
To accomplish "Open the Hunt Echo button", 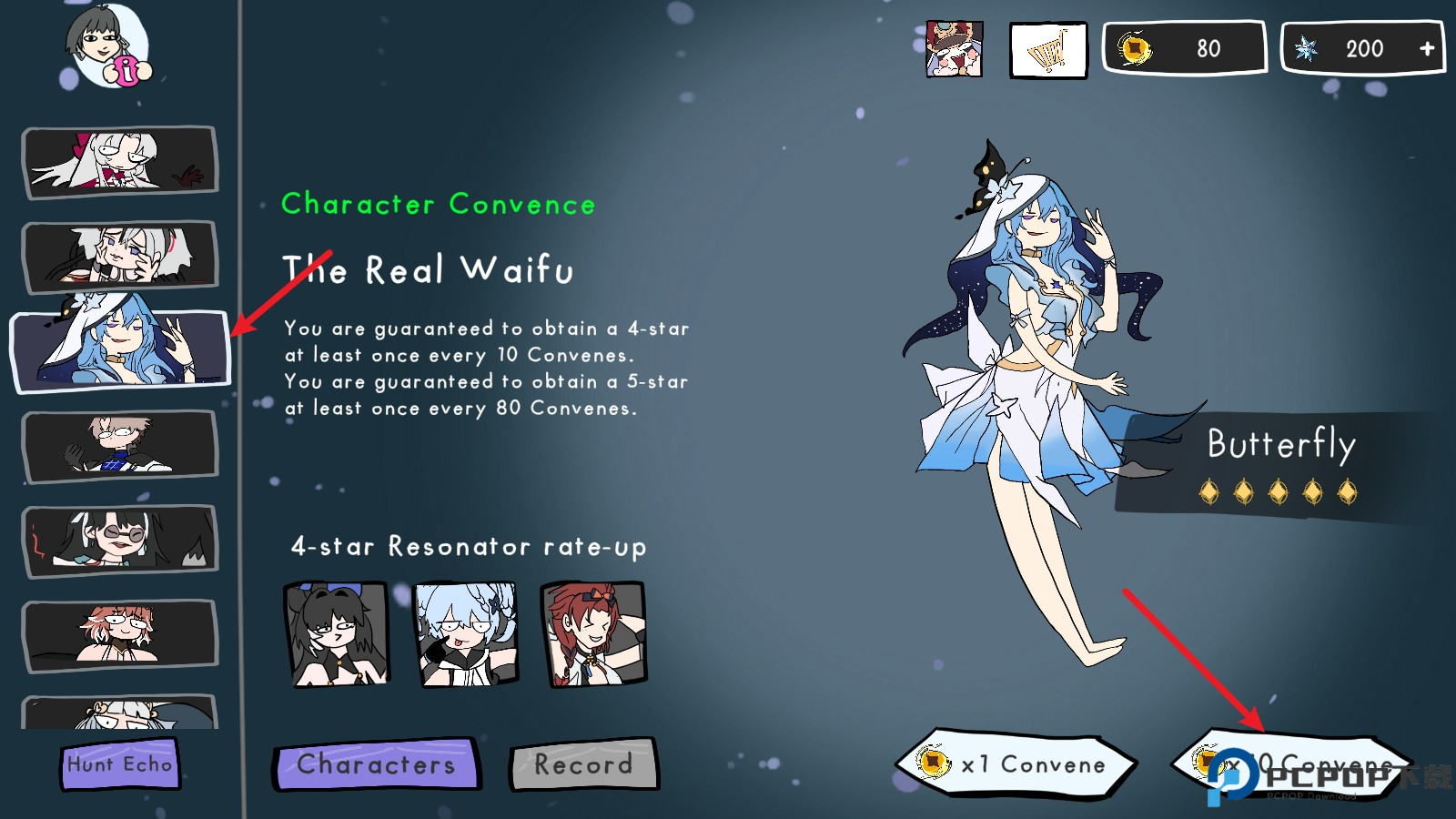I will [x=120, y=764].
